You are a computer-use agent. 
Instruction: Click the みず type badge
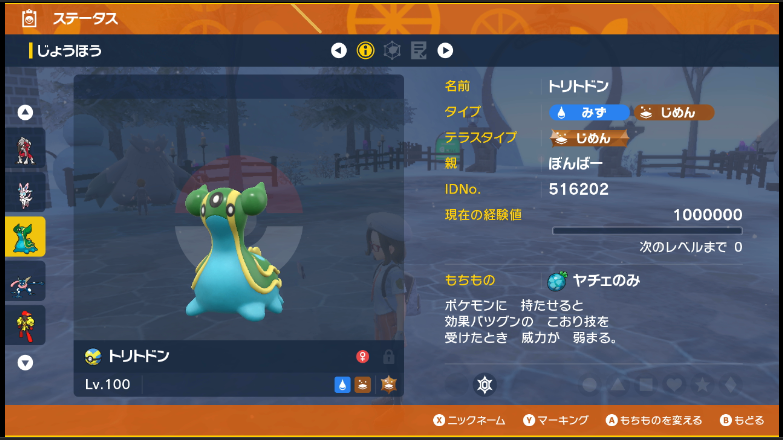589,112
